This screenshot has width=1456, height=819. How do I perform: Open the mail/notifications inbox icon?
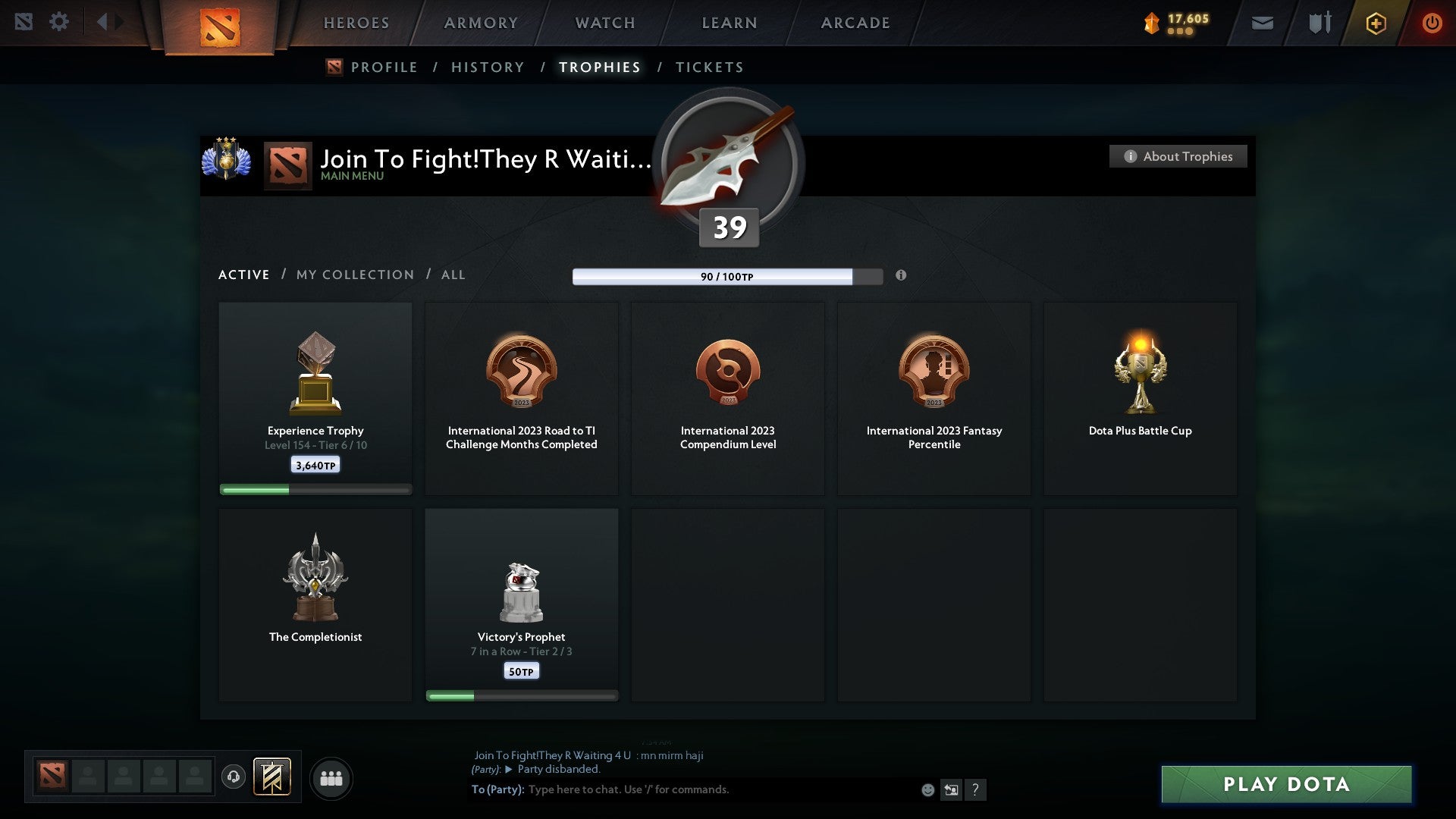click(1262, 23)
